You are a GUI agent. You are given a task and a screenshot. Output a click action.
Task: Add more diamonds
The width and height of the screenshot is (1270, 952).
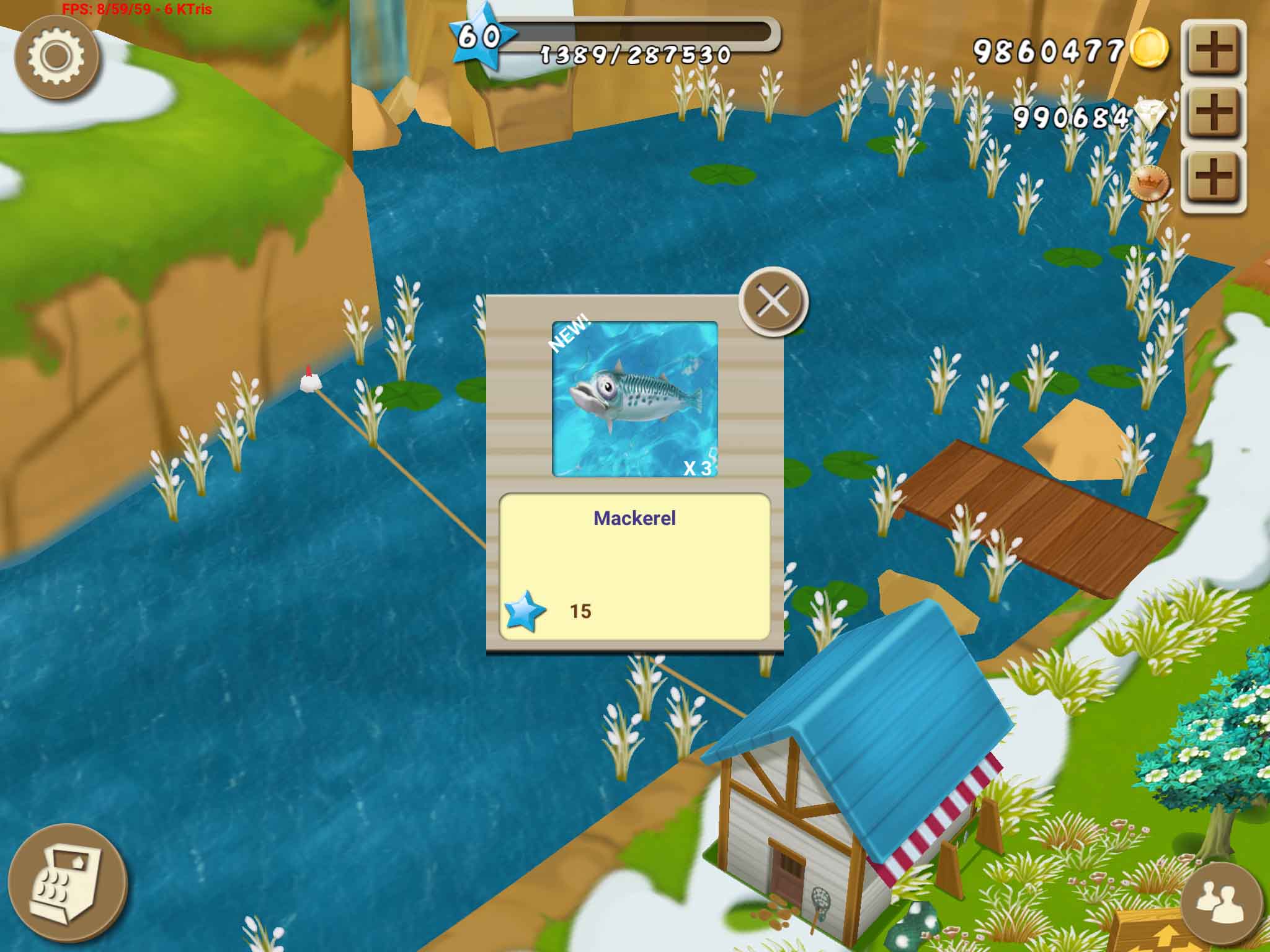[1213, 115]
